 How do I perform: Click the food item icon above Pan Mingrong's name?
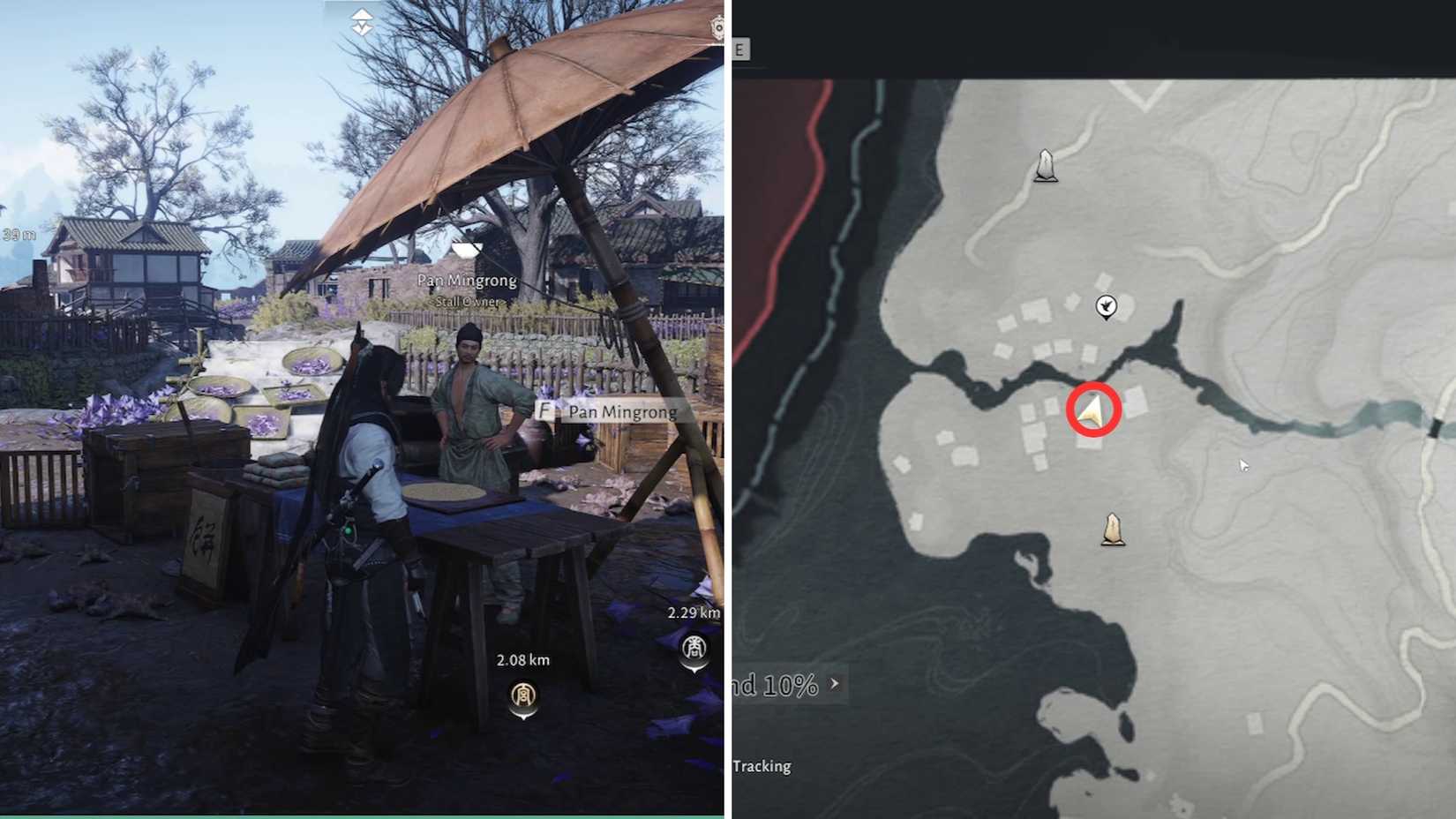(467, 251)
